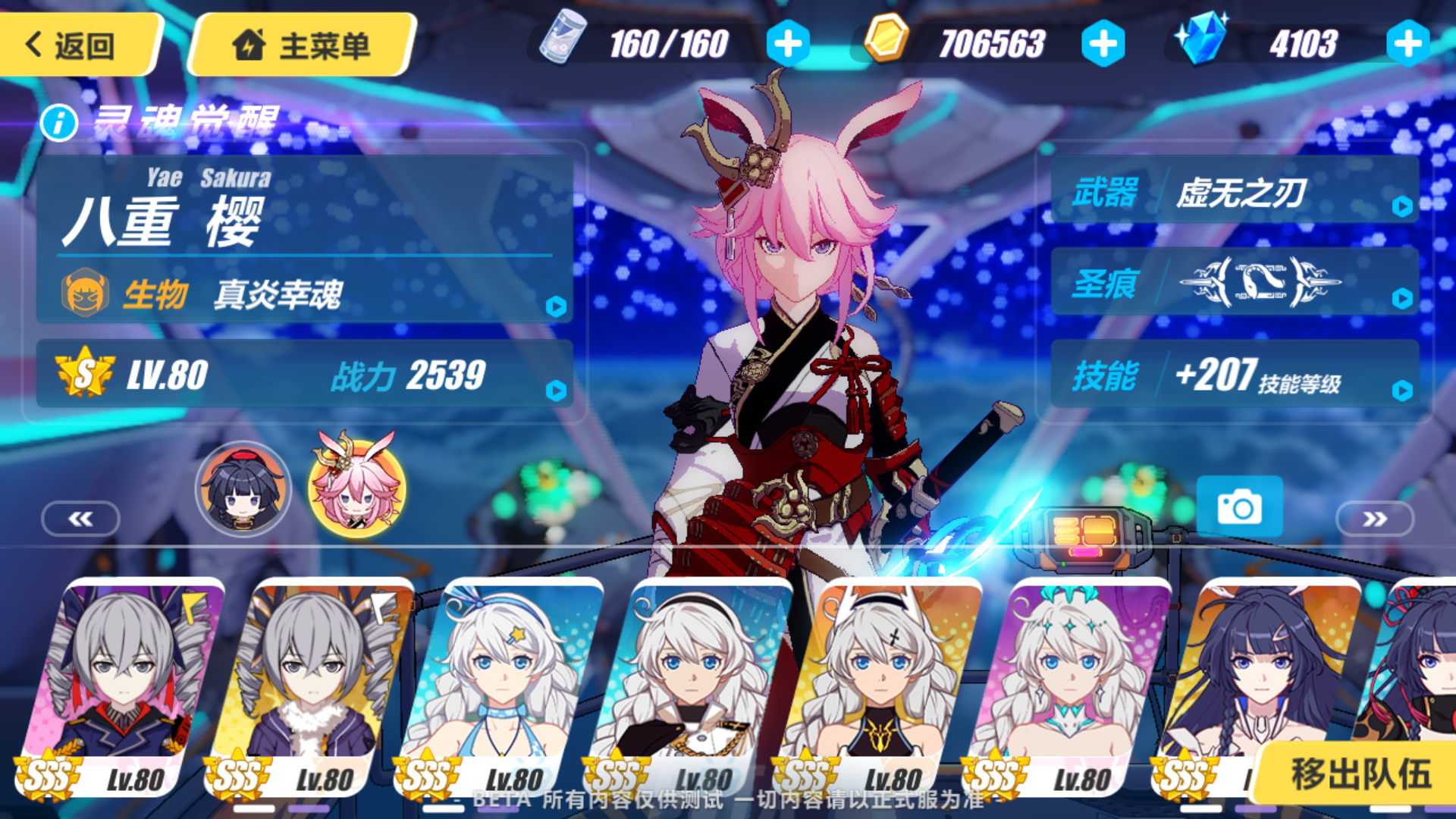Image resolution: width=1456 pixels, height=819 pixels.
Task: Open the 灵魂觉醒 info icon
Action: click(x=59, y=122)
